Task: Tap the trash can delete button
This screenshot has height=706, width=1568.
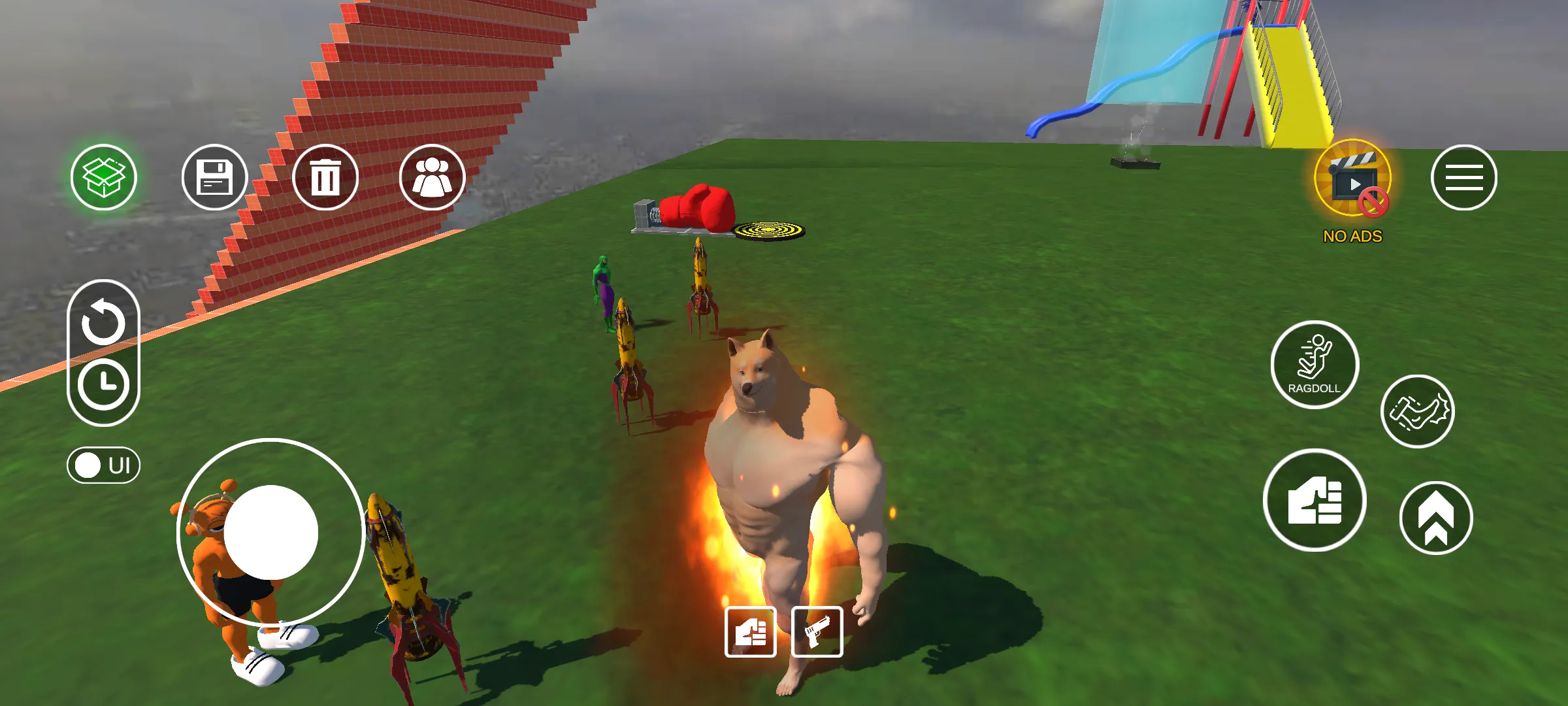Action: click(325, 177)
